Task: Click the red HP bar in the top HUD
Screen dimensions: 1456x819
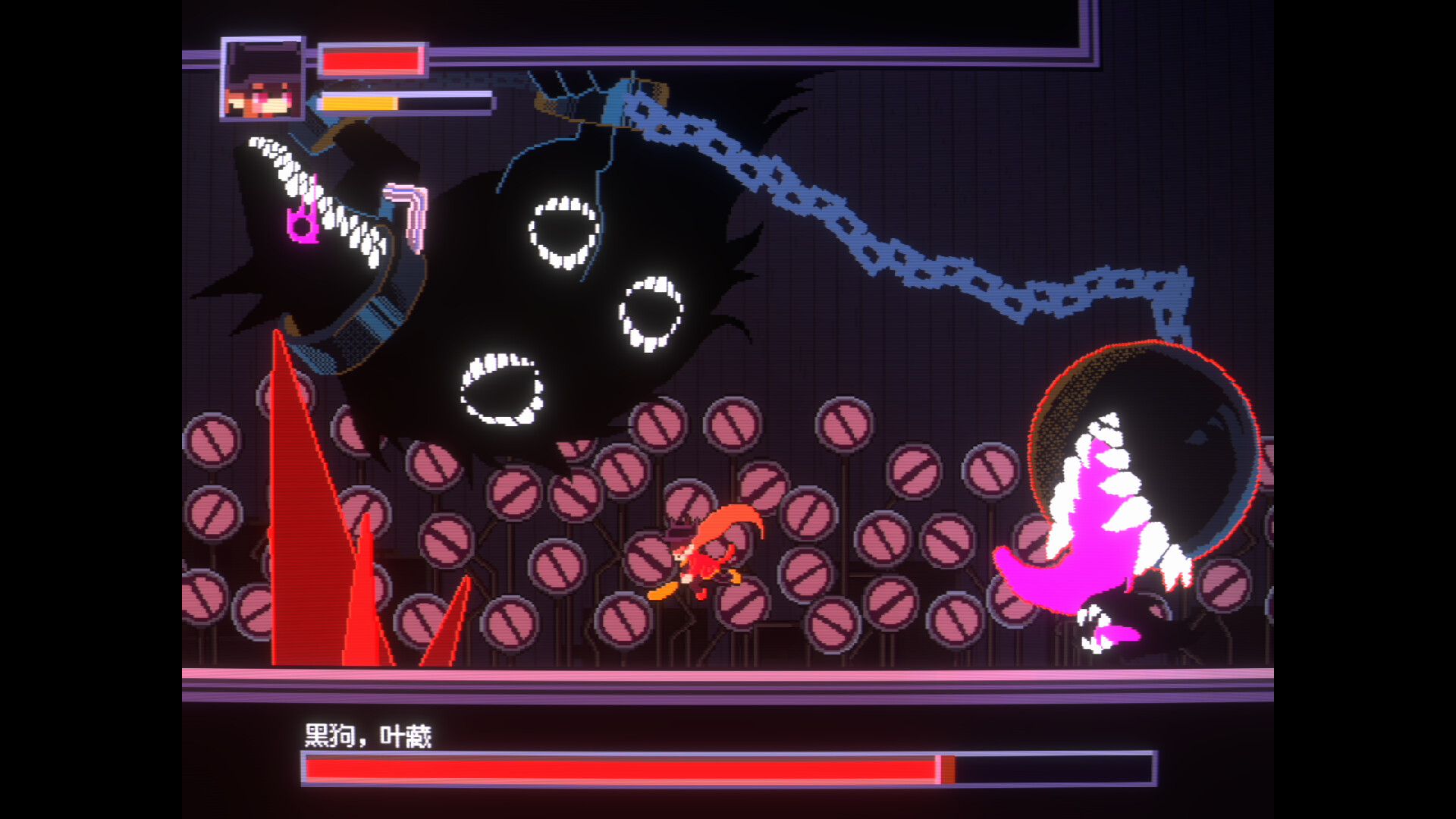Action: (x=372, y=61)
